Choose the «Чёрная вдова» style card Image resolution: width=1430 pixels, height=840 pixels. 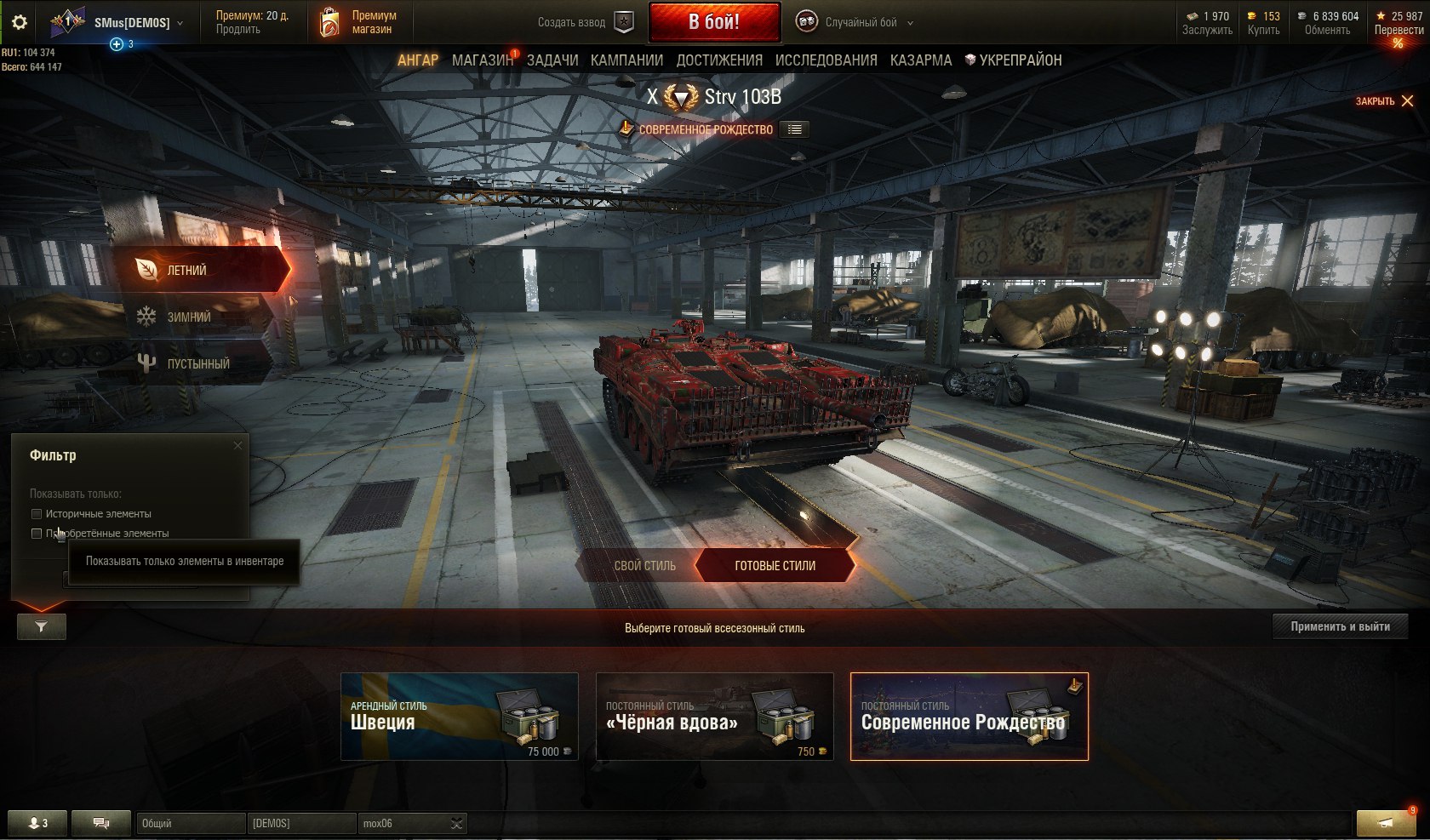[x=714, y=716]
